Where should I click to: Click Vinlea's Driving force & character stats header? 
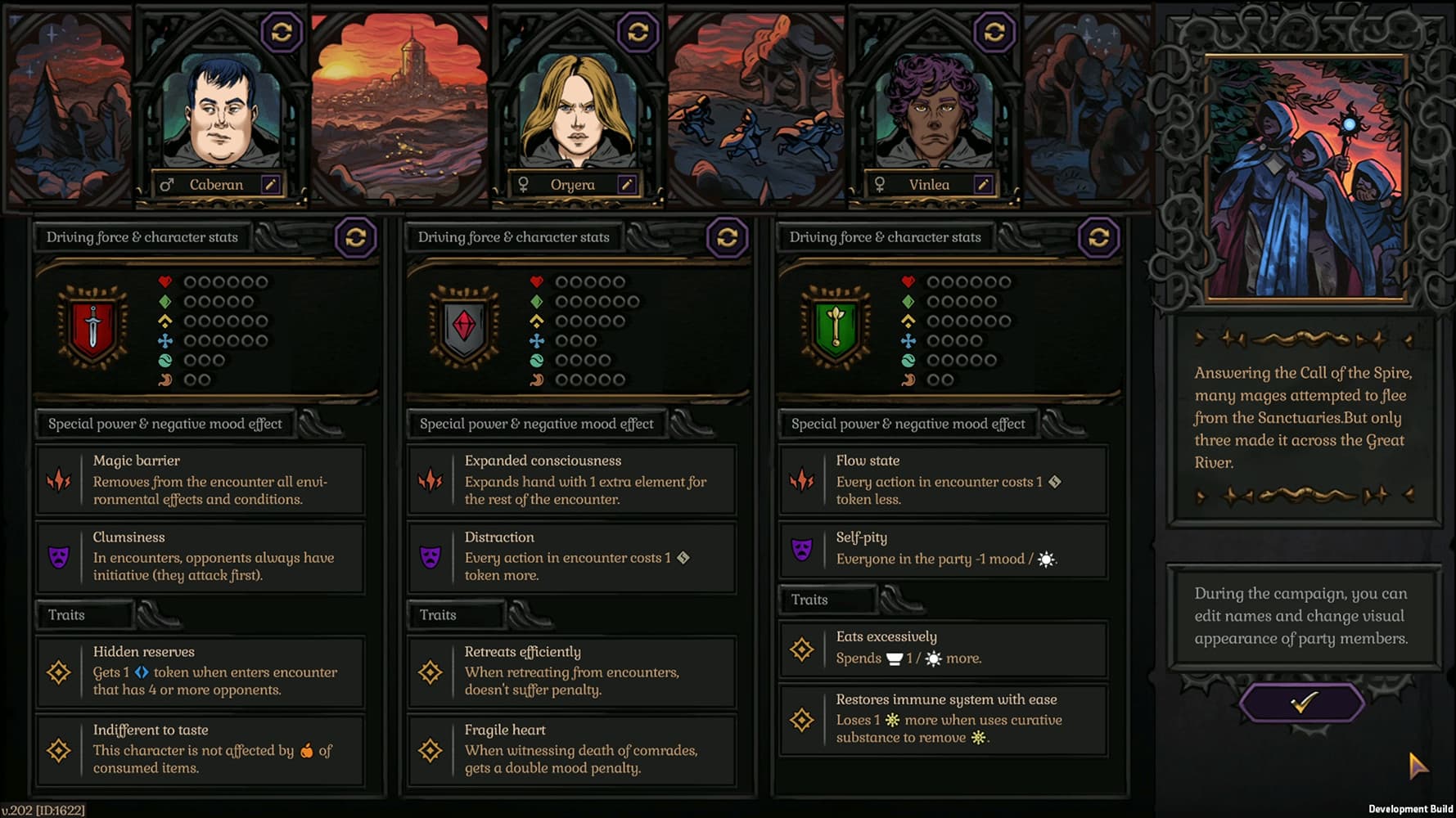[885, 237]
